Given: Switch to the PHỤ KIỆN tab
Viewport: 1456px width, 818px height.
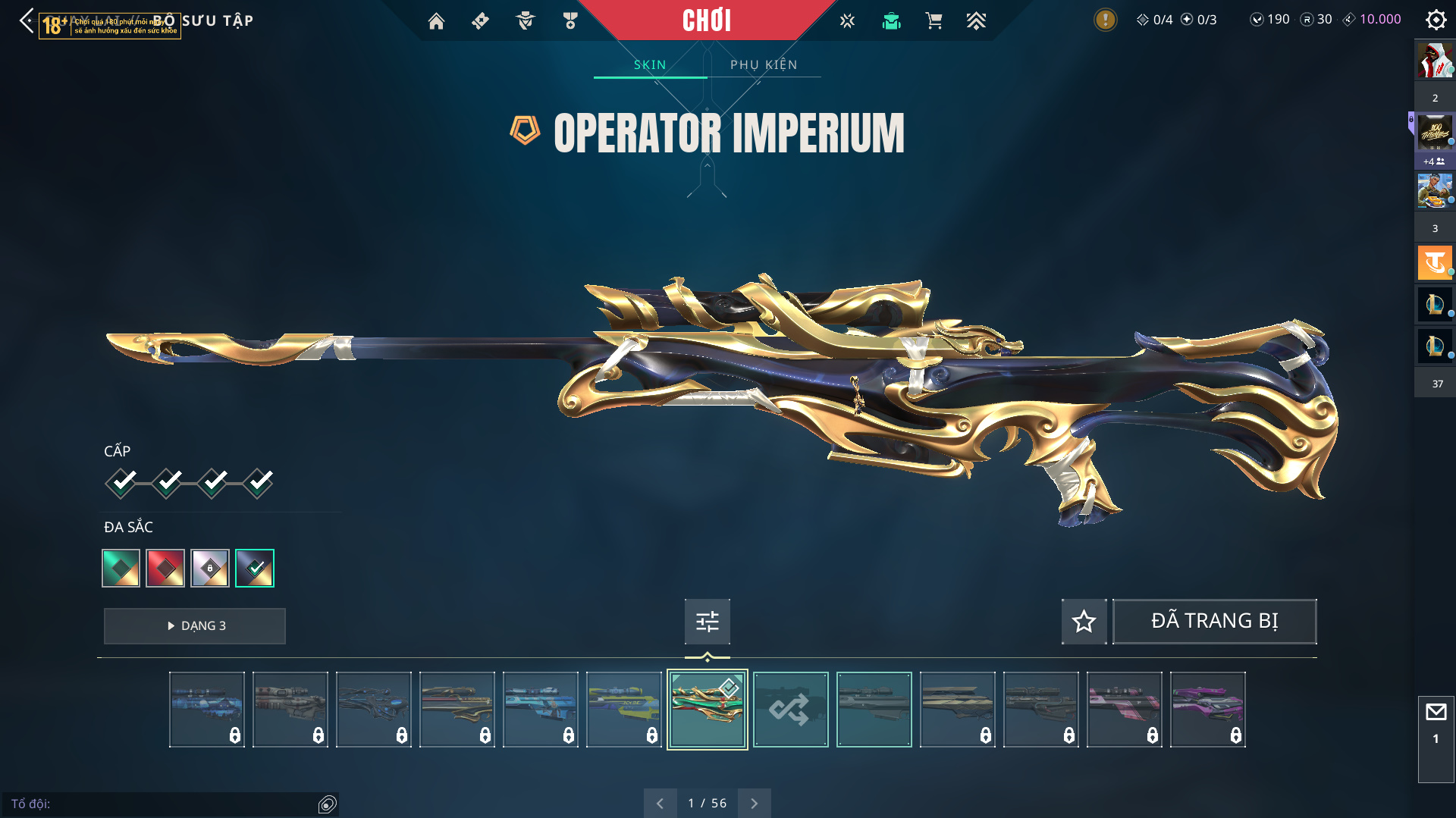Looking at the screenshot, I should coord(764,65).
